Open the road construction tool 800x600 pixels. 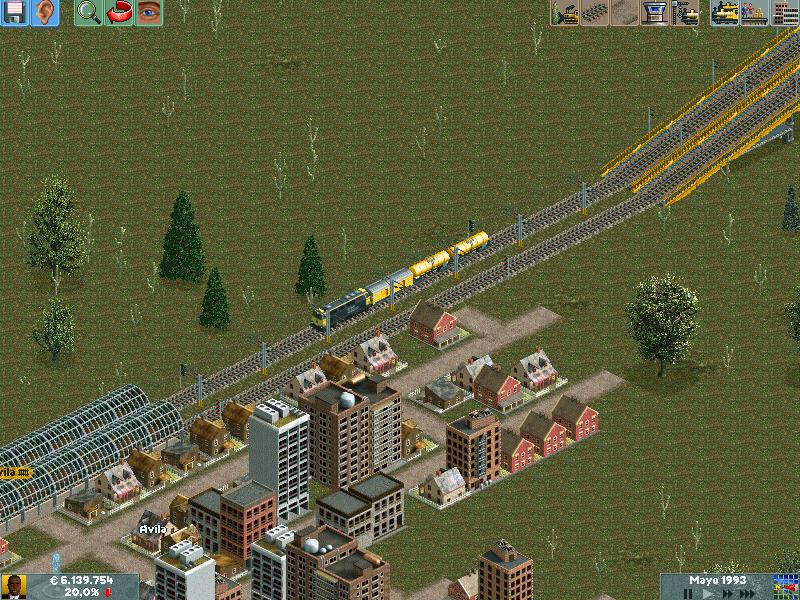625,13
